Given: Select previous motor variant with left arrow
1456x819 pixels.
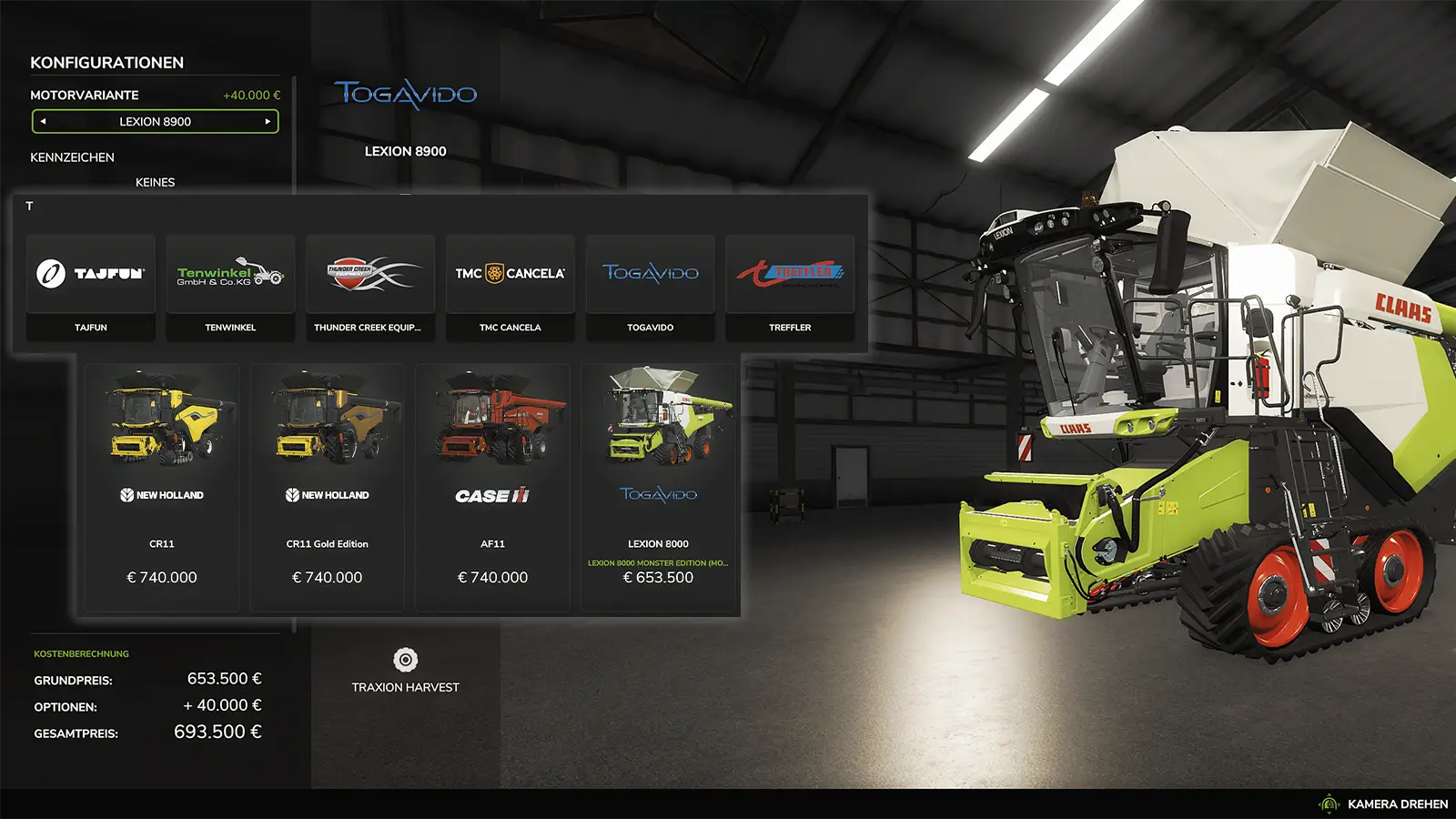Looking at the screenshot, I should pyautogui.click(x=43, y=121).
